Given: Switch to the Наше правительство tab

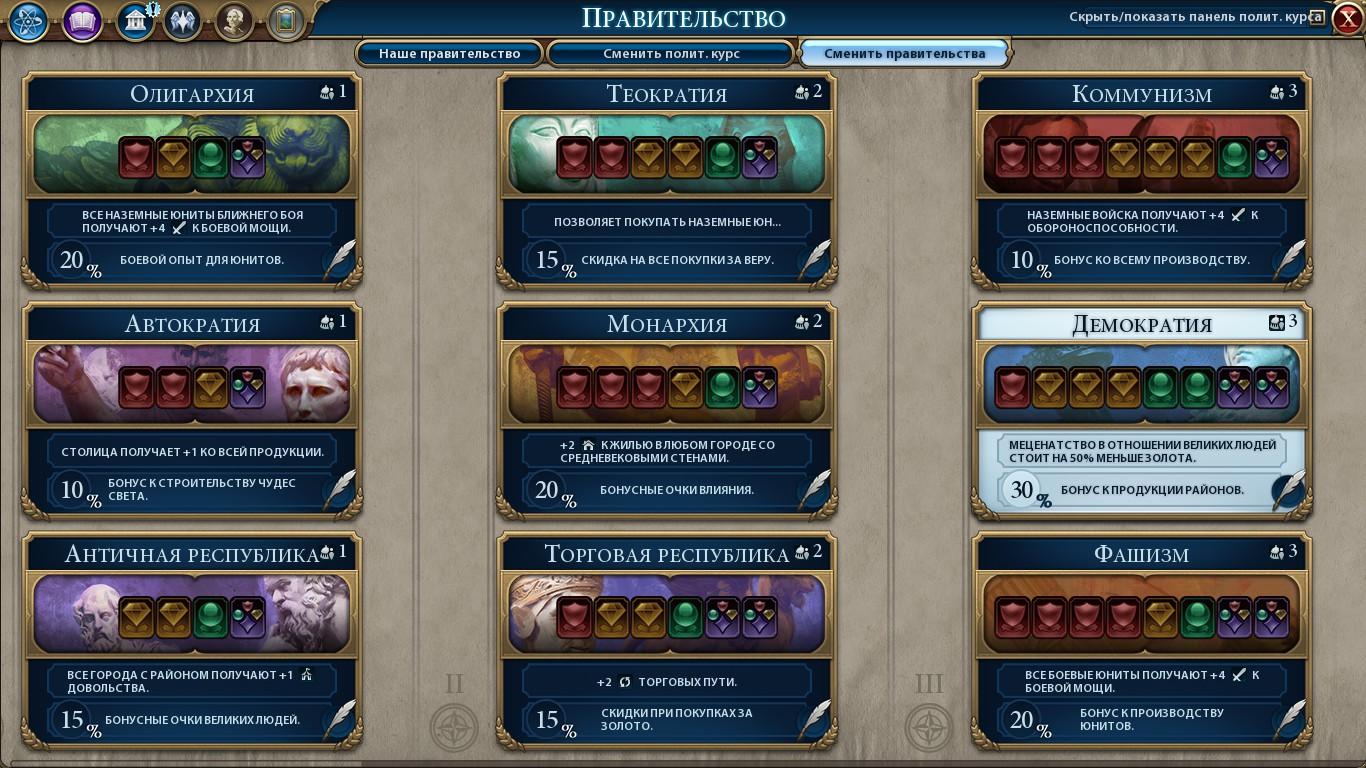Looking at the screenshot, I should tap(449, 53).
